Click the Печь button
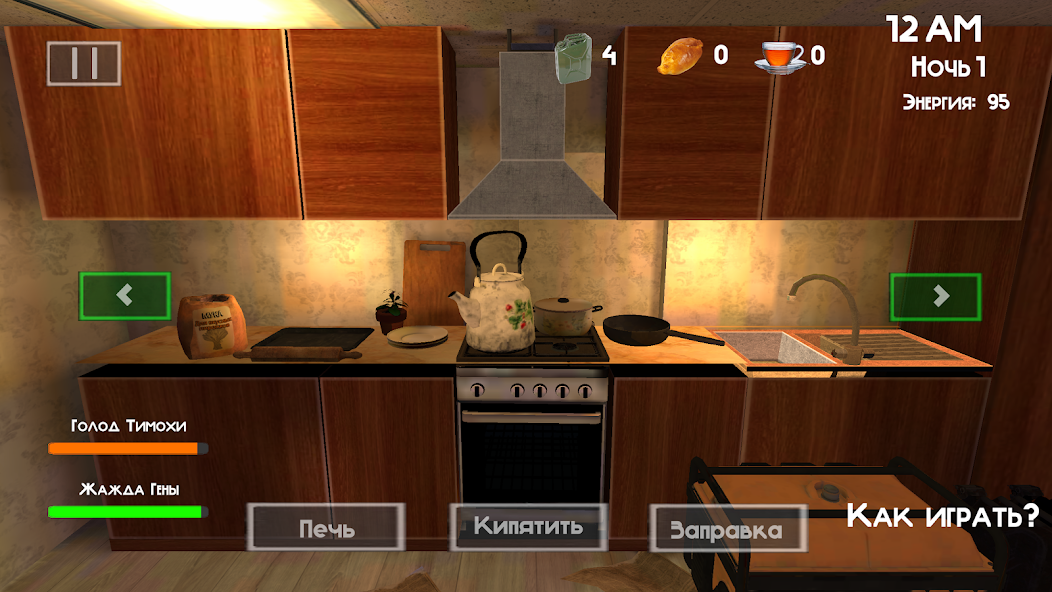1052x592 pixels. tap(326, 527)
